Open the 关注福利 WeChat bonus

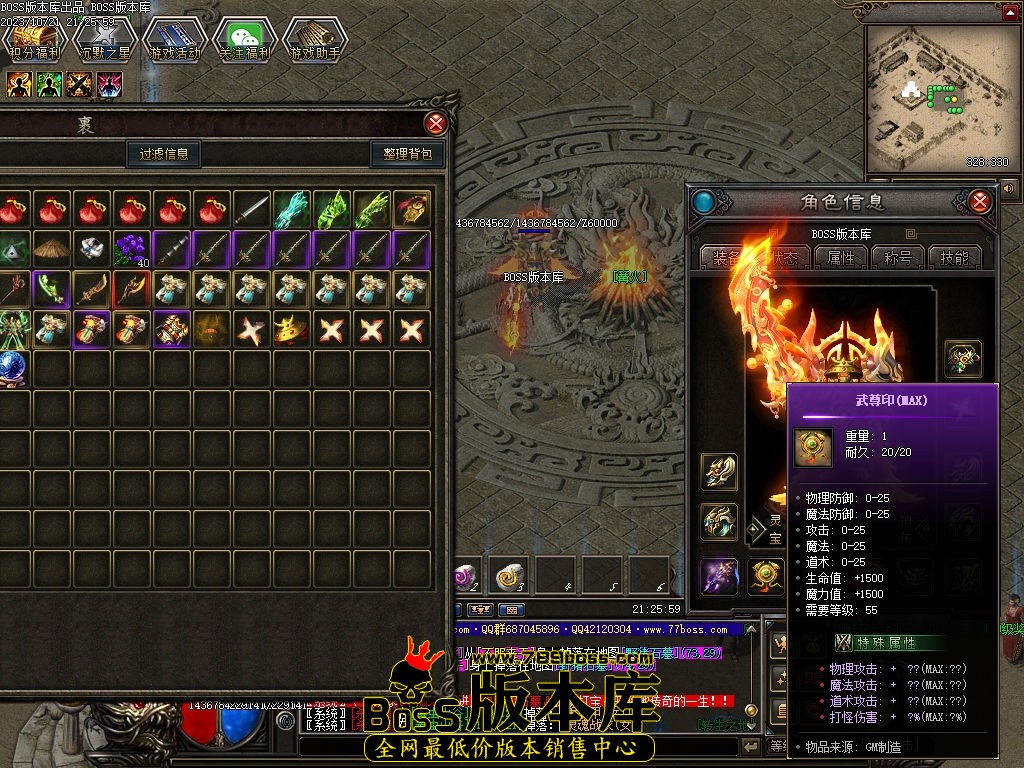[246, 42]
